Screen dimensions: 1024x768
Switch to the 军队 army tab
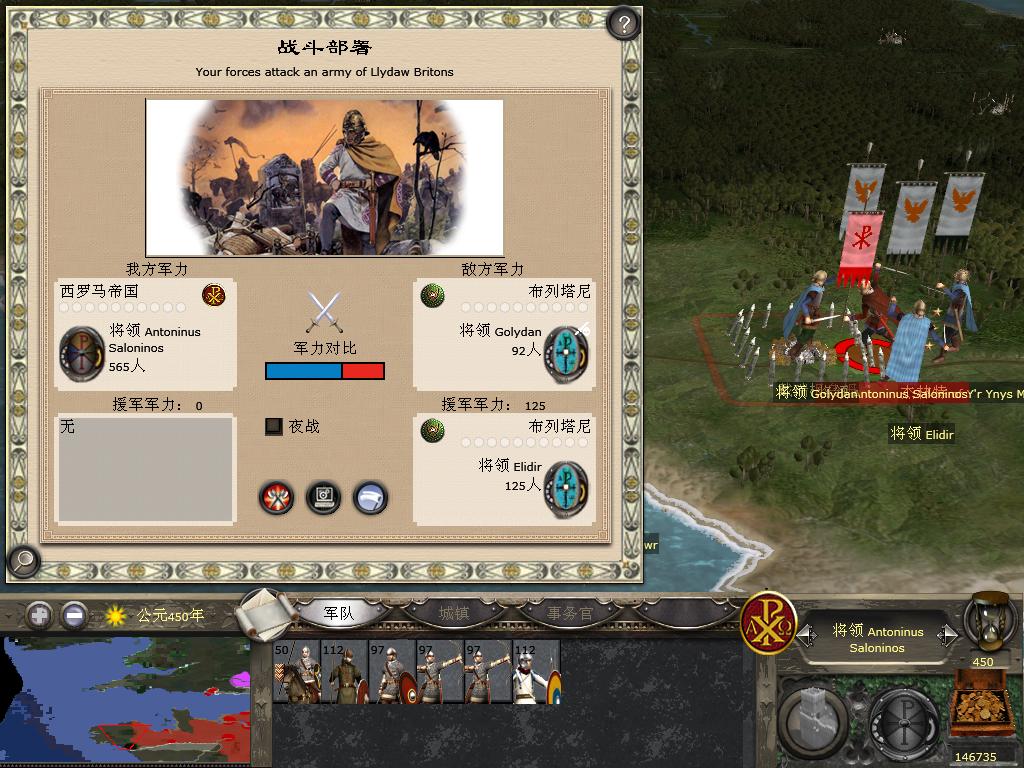tap(339, 613)
